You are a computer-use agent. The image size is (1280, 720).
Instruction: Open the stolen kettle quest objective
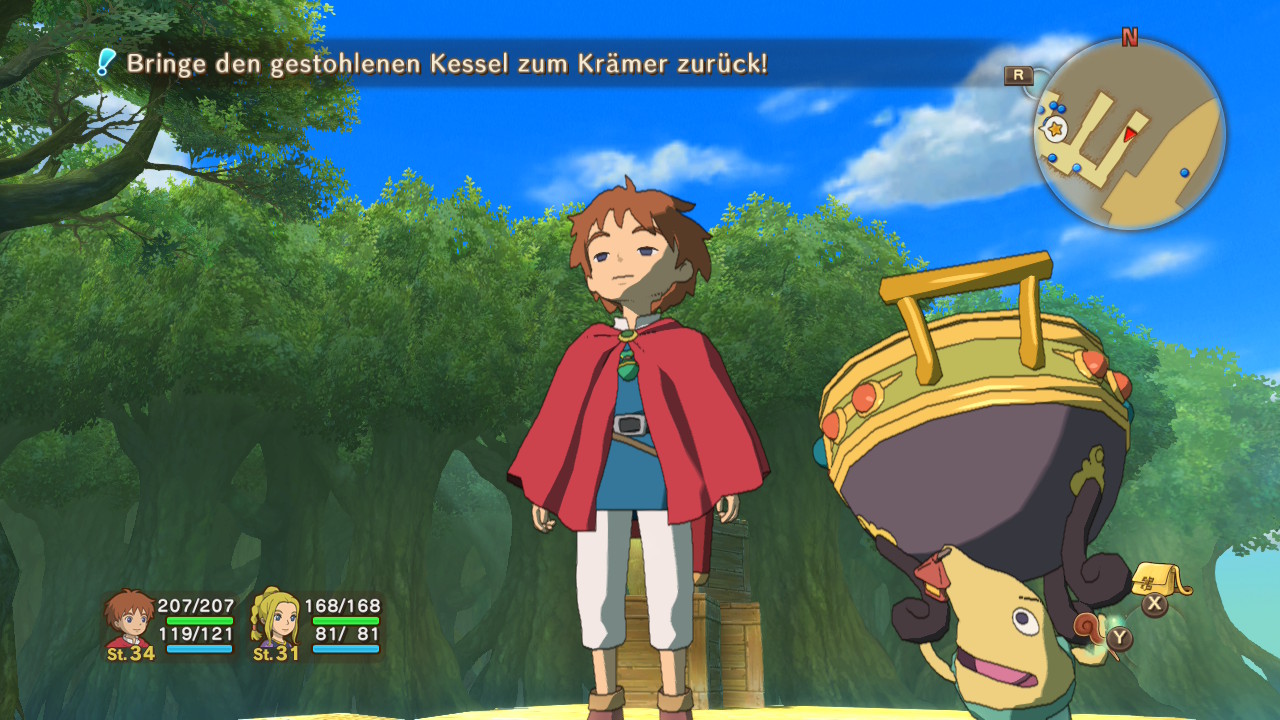446,64
